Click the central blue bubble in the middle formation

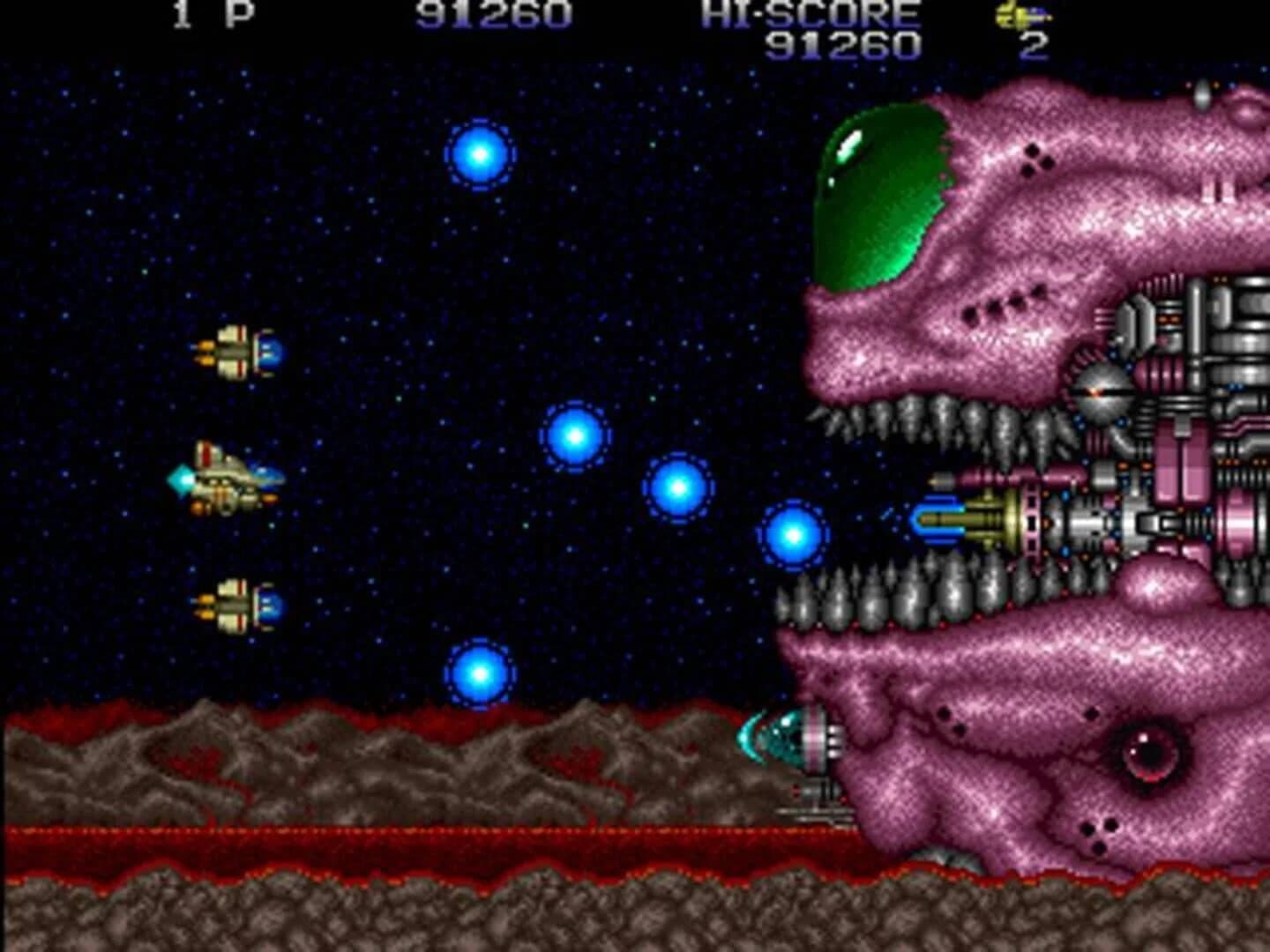coord(679,487)
